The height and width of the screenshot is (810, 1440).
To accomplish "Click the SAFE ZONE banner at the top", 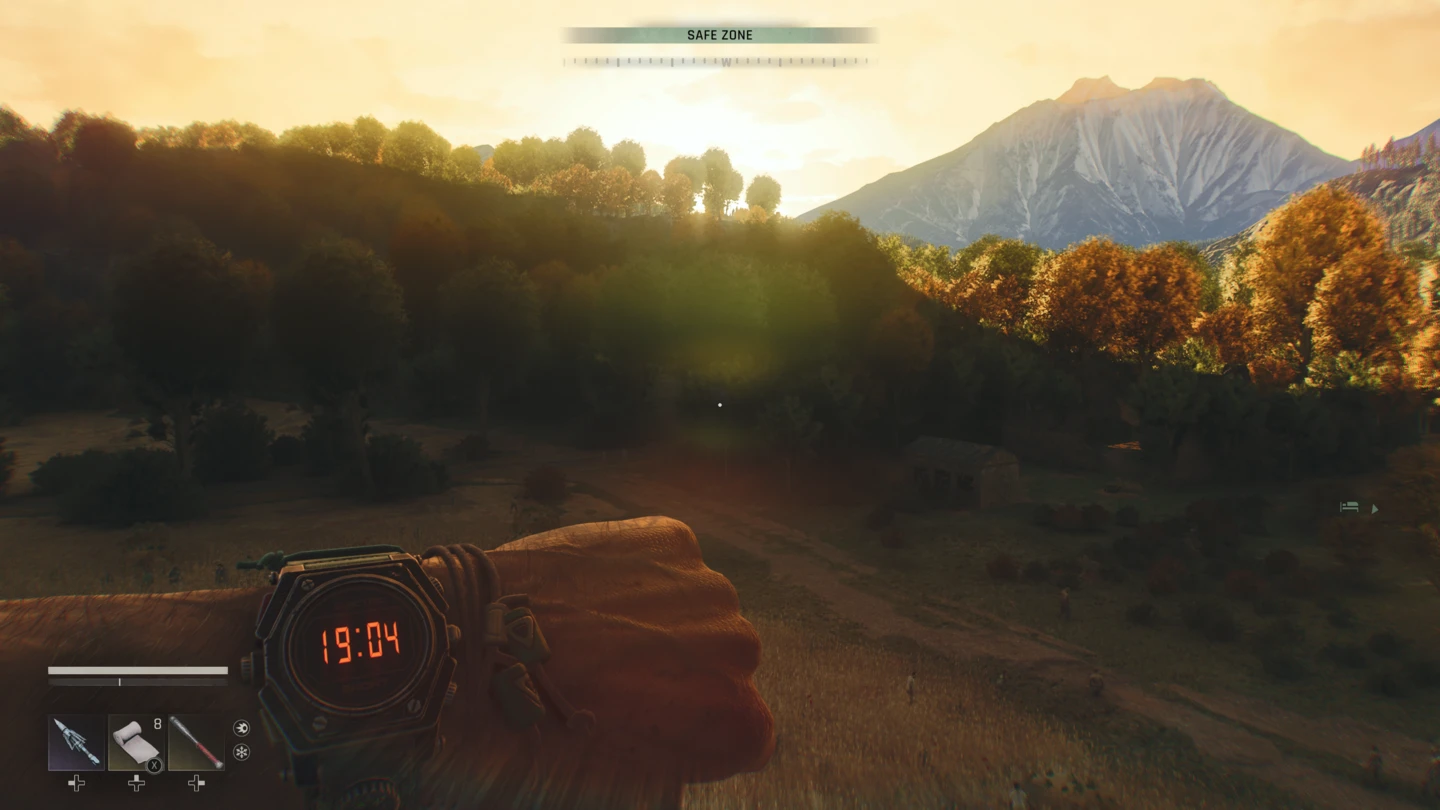I will click(x=720, y=35).
